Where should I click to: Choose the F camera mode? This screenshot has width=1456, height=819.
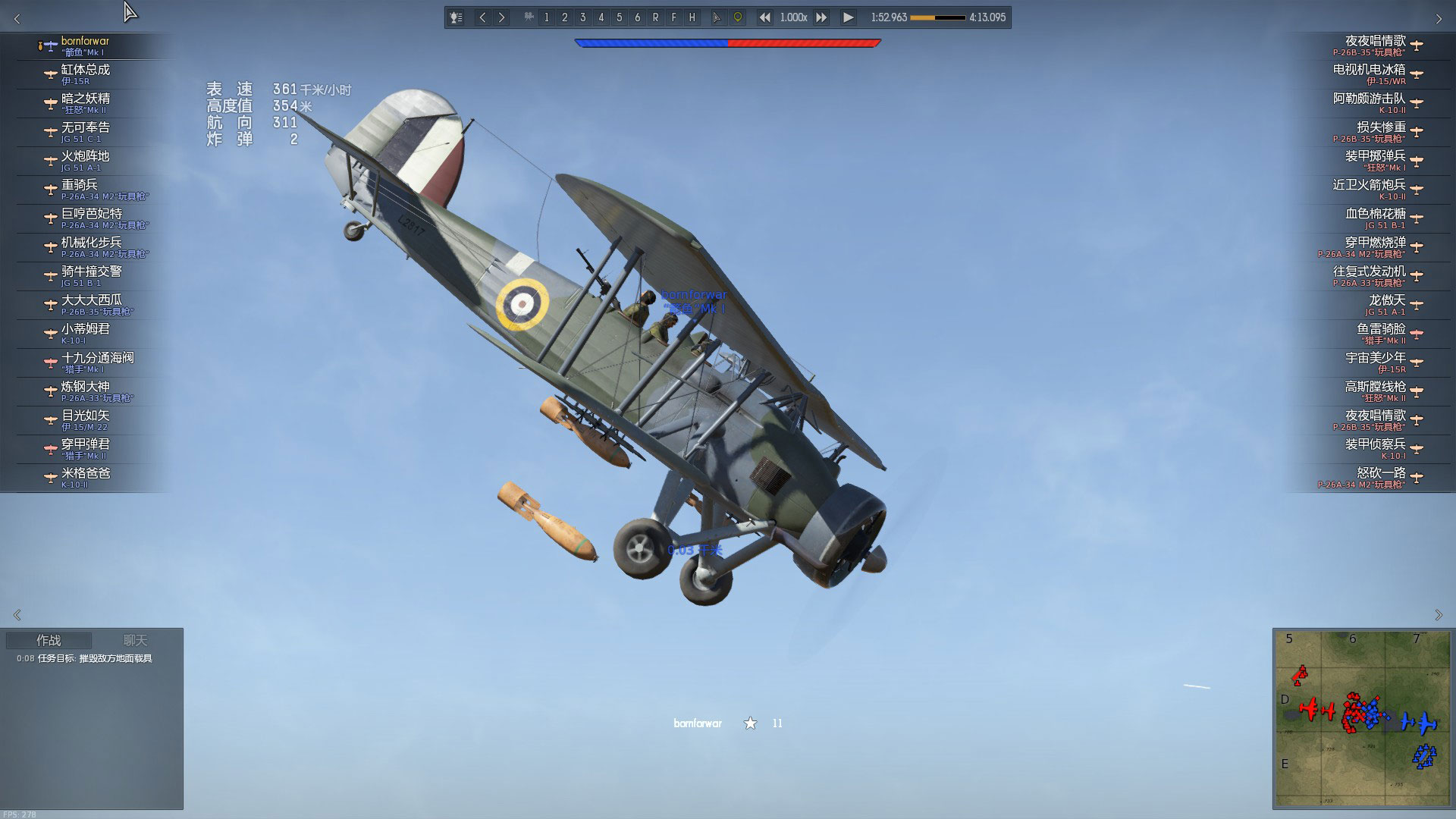point(673,17)
